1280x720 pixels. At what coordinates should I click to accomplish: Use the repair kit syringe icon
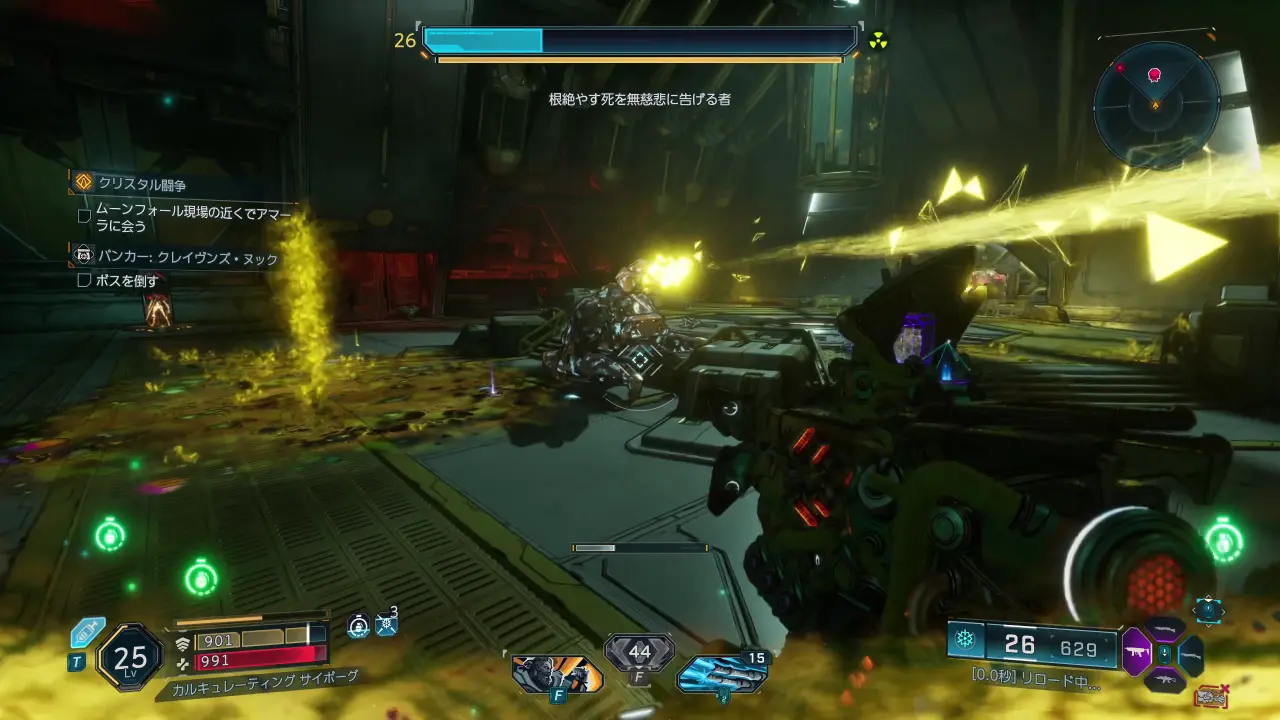(x=88, y=633)
